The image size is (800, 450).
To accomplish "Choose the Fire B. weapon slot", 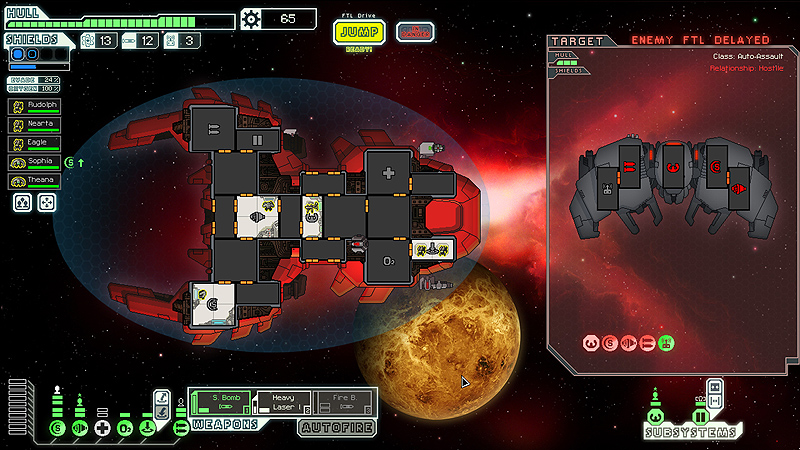I will click(345, 402).
